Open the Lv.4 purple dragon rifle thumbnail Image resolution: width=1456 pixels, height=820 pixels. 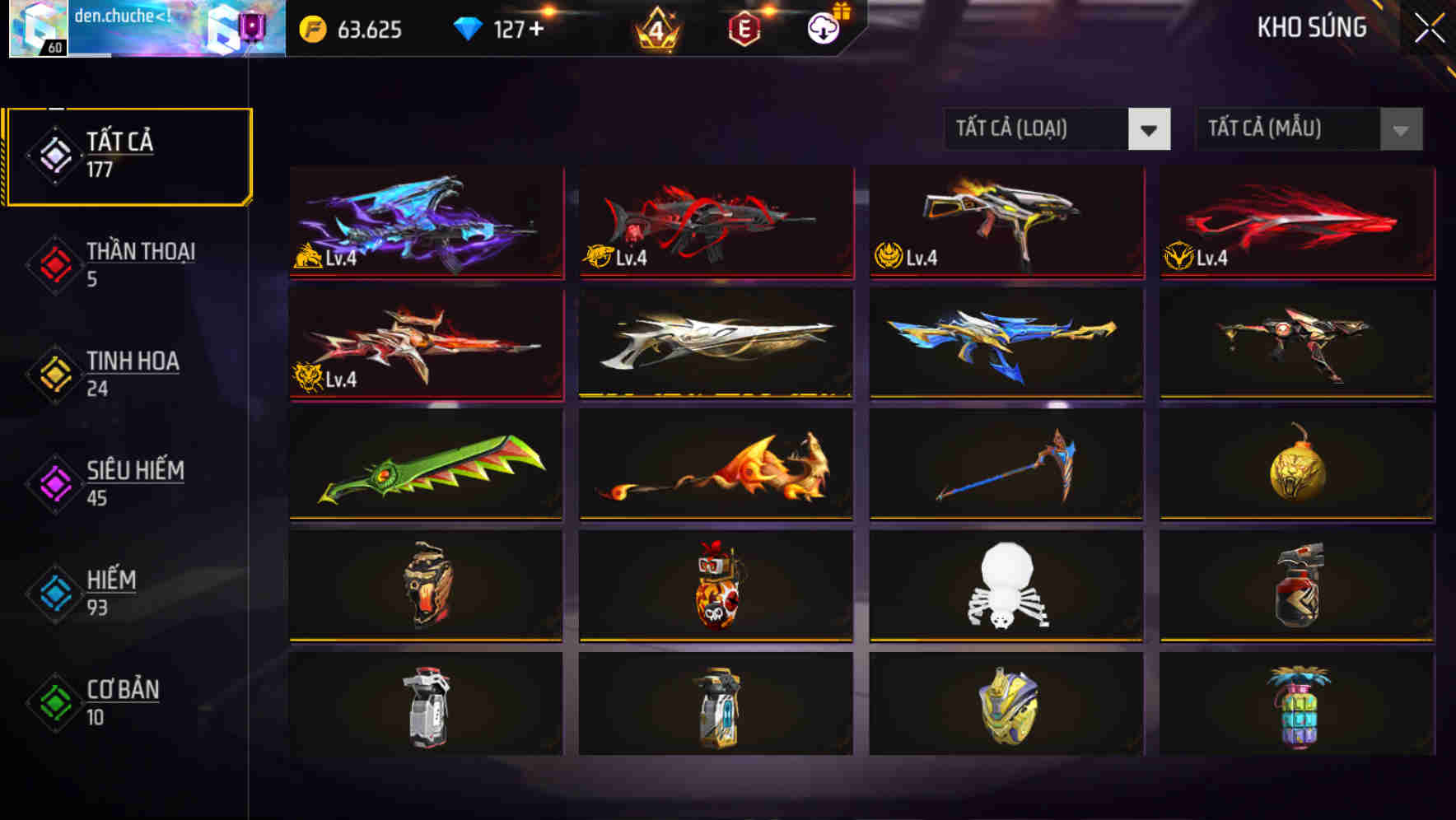[424, 224]
